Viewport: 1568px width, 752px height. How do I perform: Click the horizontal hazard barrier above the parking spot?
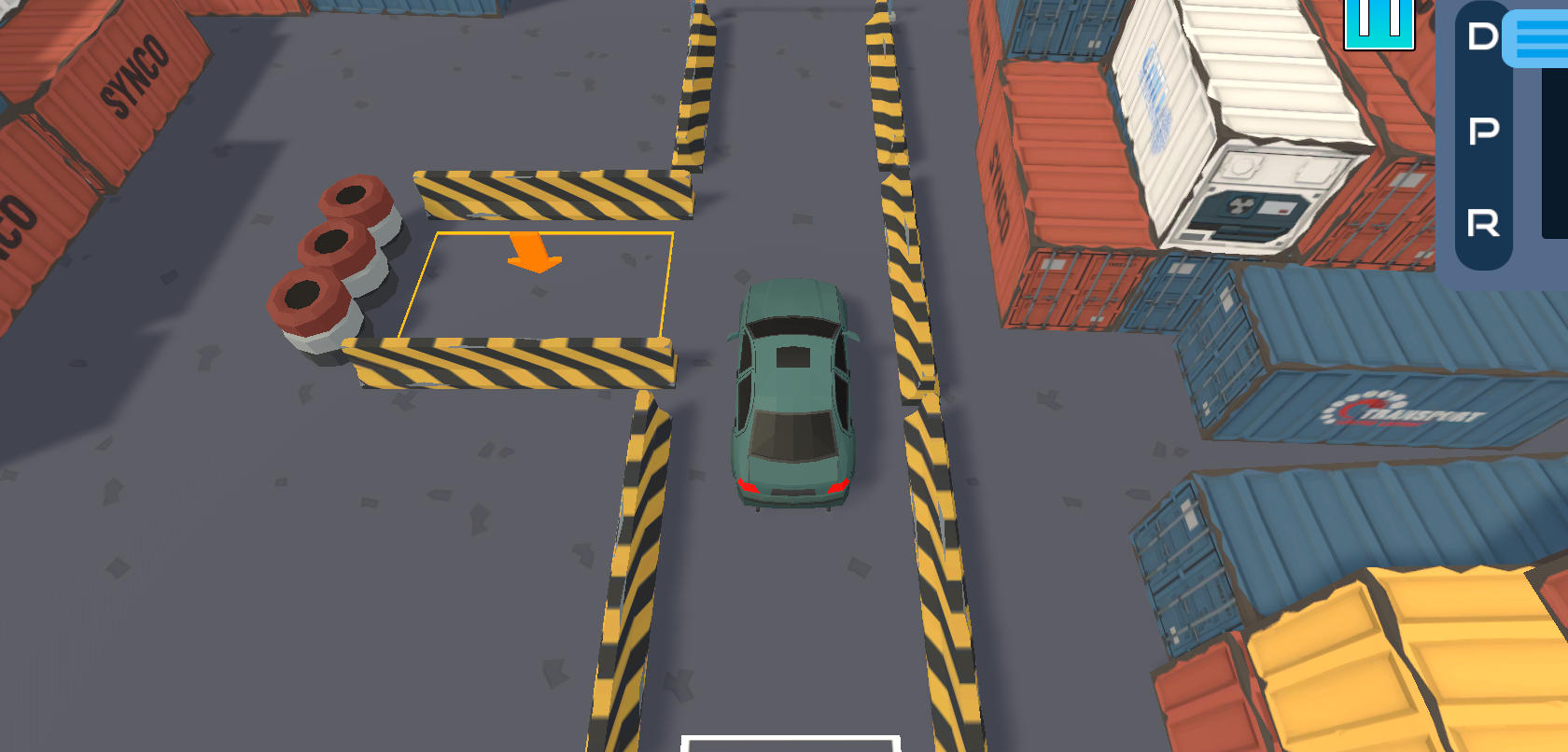551,191
